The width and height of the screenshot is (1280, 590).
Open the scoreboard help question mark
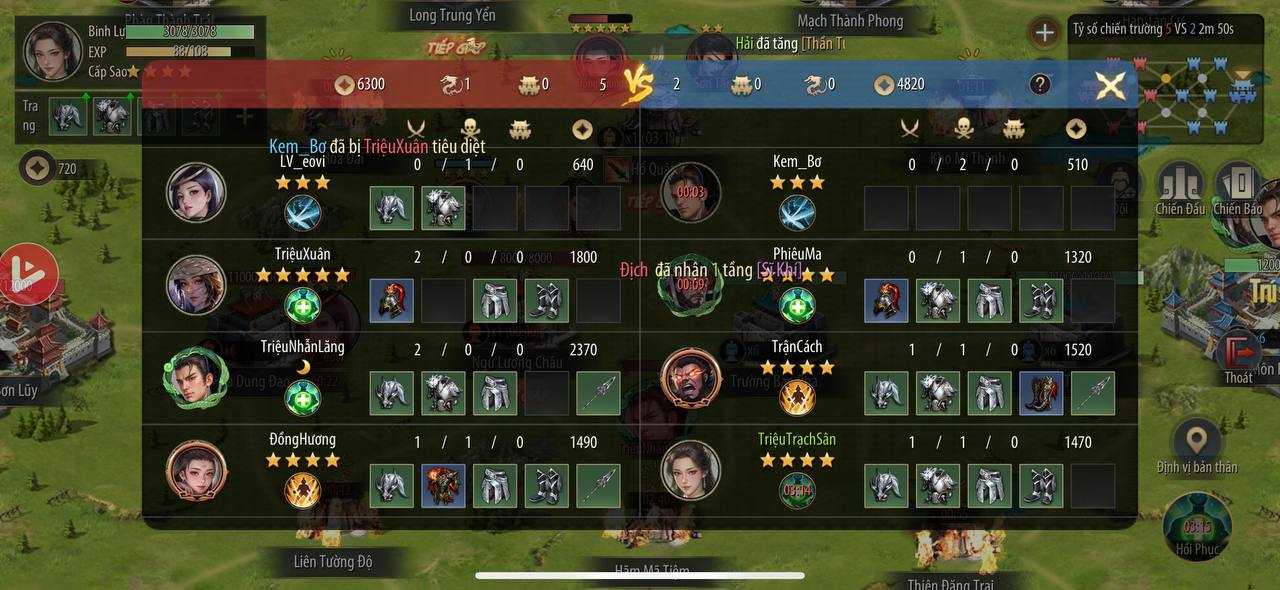click(x=1040, y=85)
